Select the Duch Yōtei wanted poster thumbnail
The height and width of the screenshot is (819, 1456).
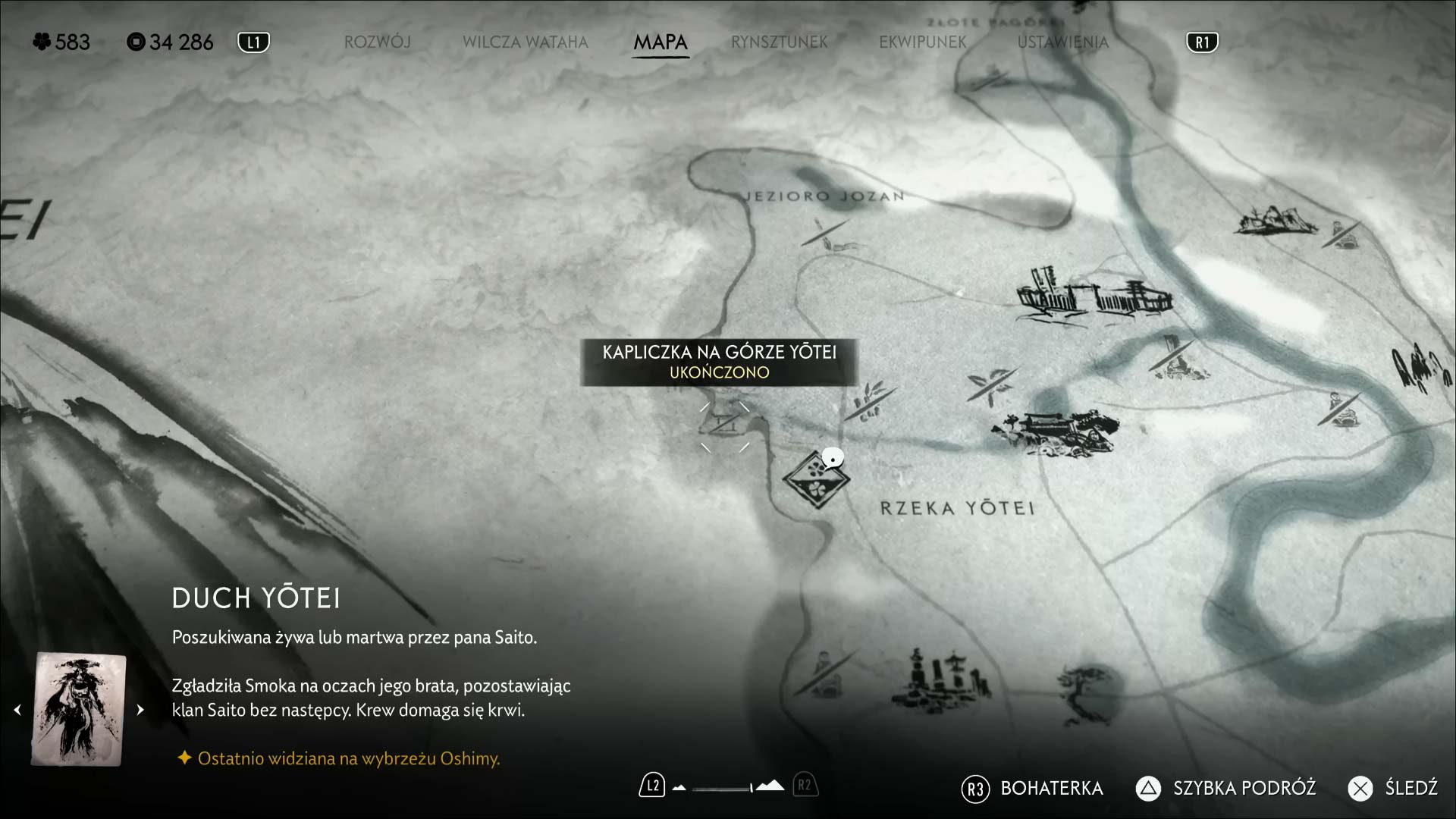click(x=79, y=710)
